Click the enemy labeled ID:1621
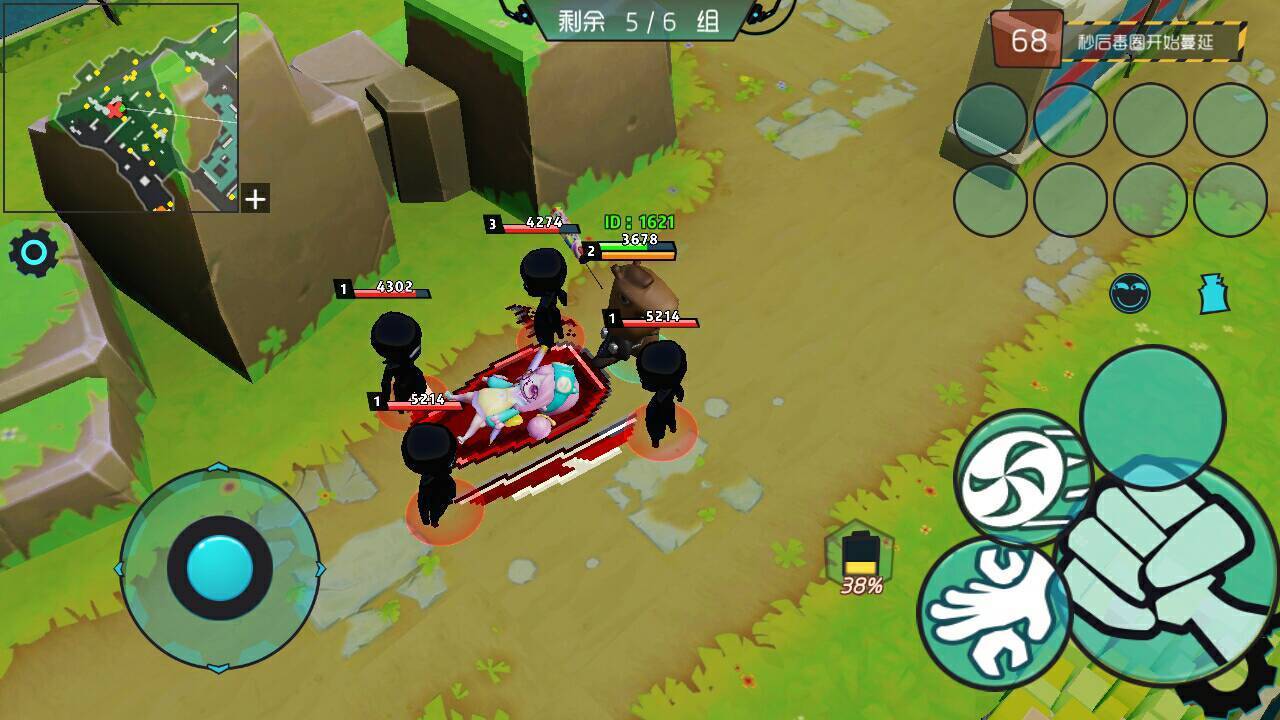 point(641,222)
